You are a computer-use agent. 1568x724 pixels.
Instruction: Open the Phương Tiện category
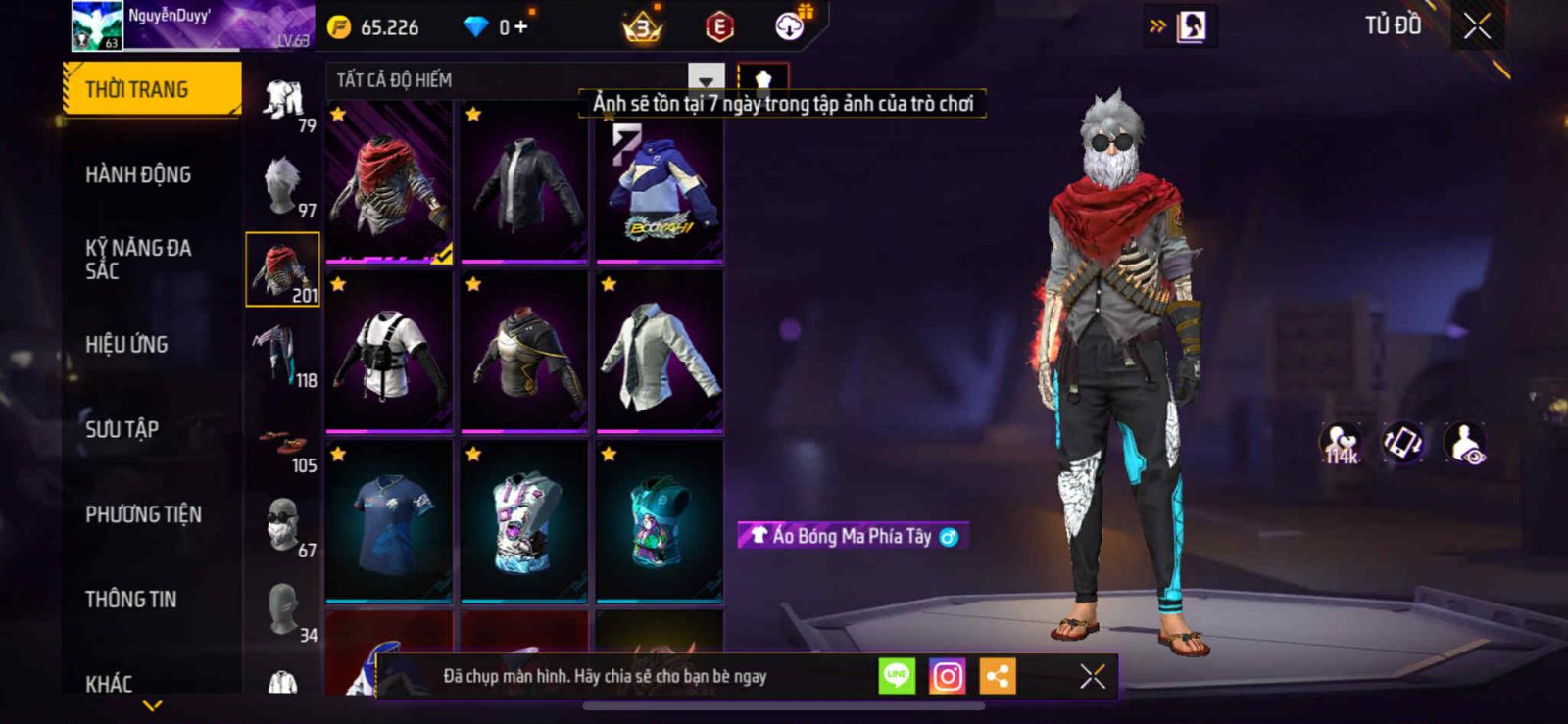[143, 514]
